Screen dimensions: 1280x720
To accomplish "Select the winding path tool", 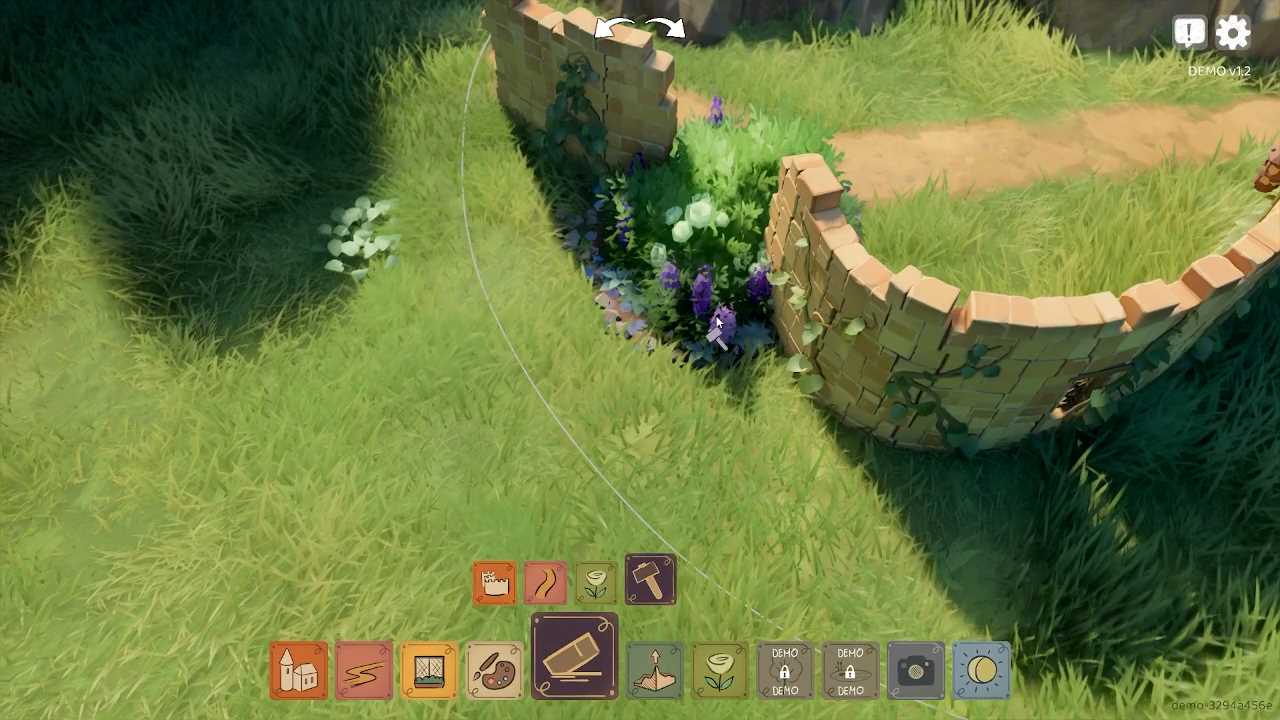I will tap(363, 670).
